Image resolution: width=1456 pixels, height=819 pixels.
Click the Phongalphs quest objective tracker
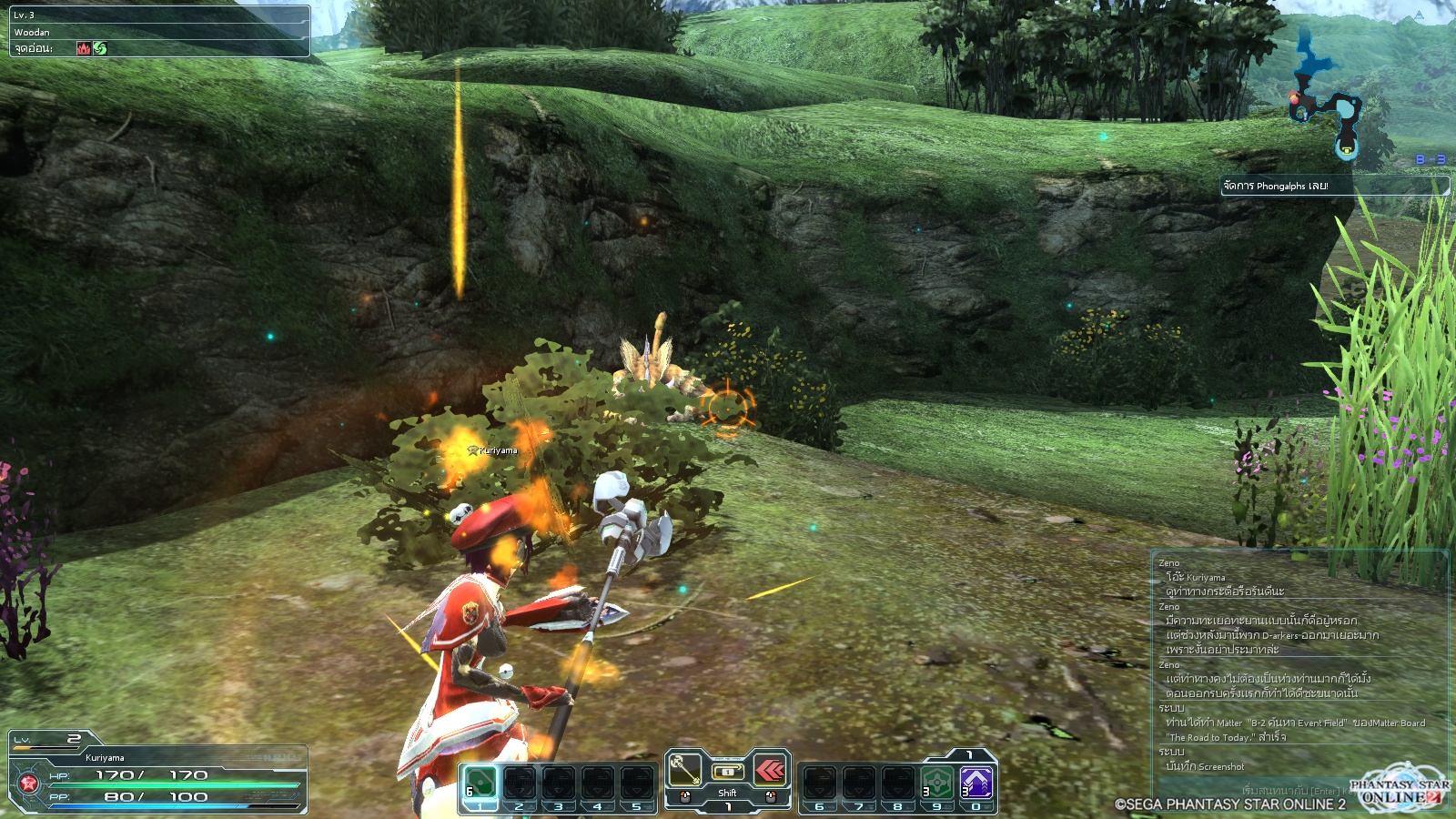[1333, 186]
